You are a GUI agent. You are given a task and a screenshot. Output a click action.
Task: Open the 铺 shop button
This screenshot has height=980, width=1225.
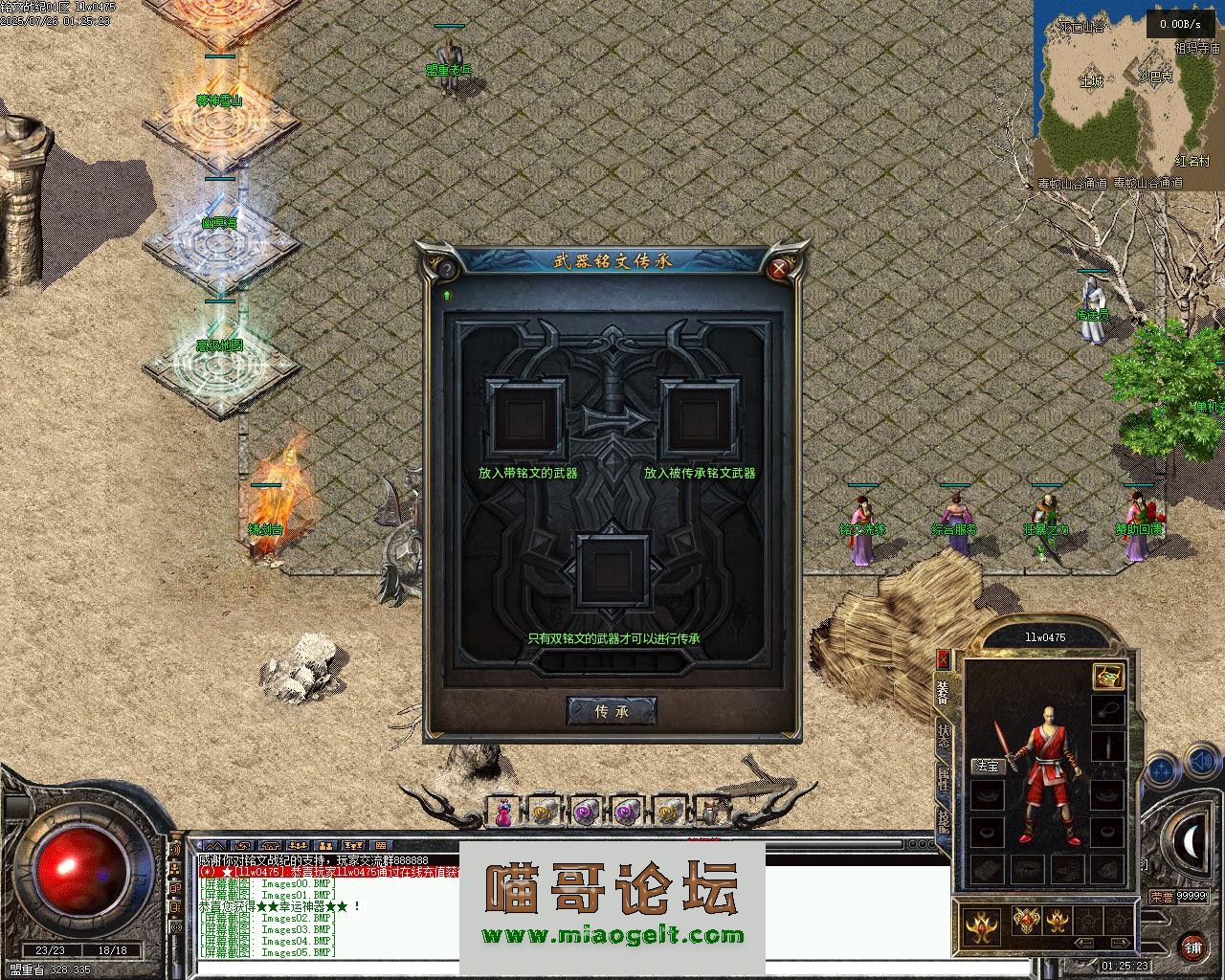click(1192, 947)
